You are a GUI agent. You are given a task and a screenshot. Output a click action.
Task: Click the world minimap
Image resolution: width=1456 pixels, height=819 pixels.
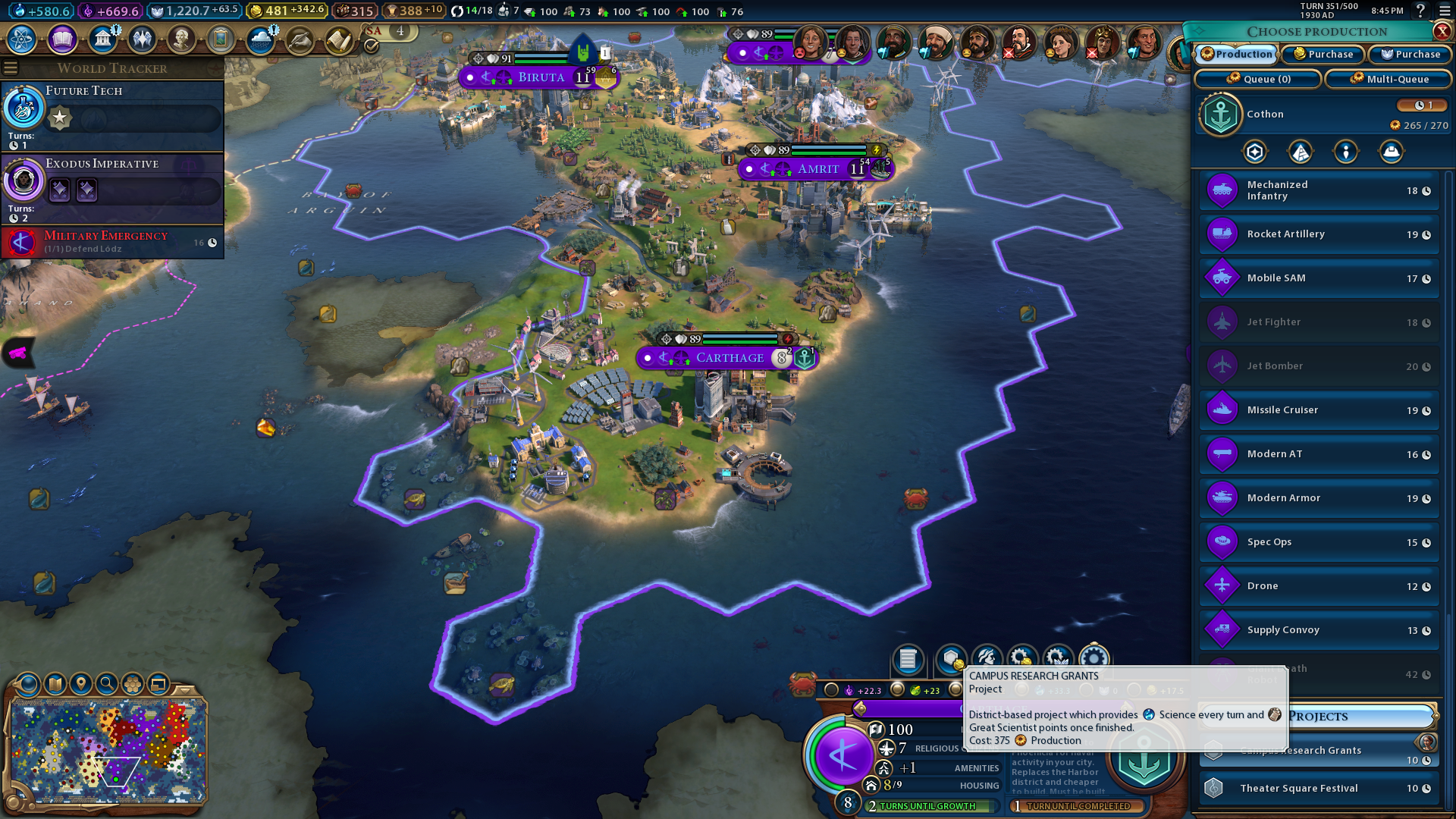108,751
